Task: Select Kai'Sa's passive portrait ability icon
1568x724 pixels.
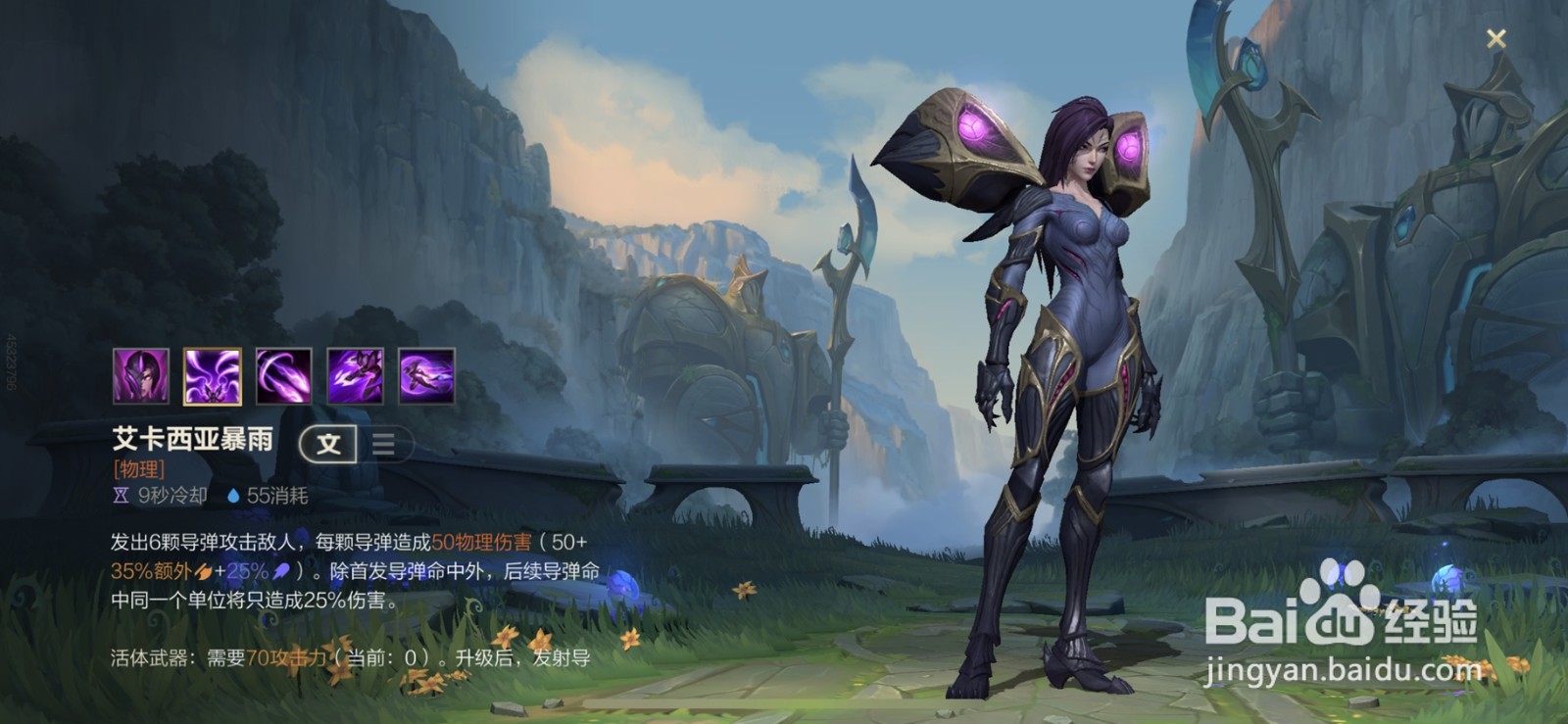Action: [x=140, y=376]
